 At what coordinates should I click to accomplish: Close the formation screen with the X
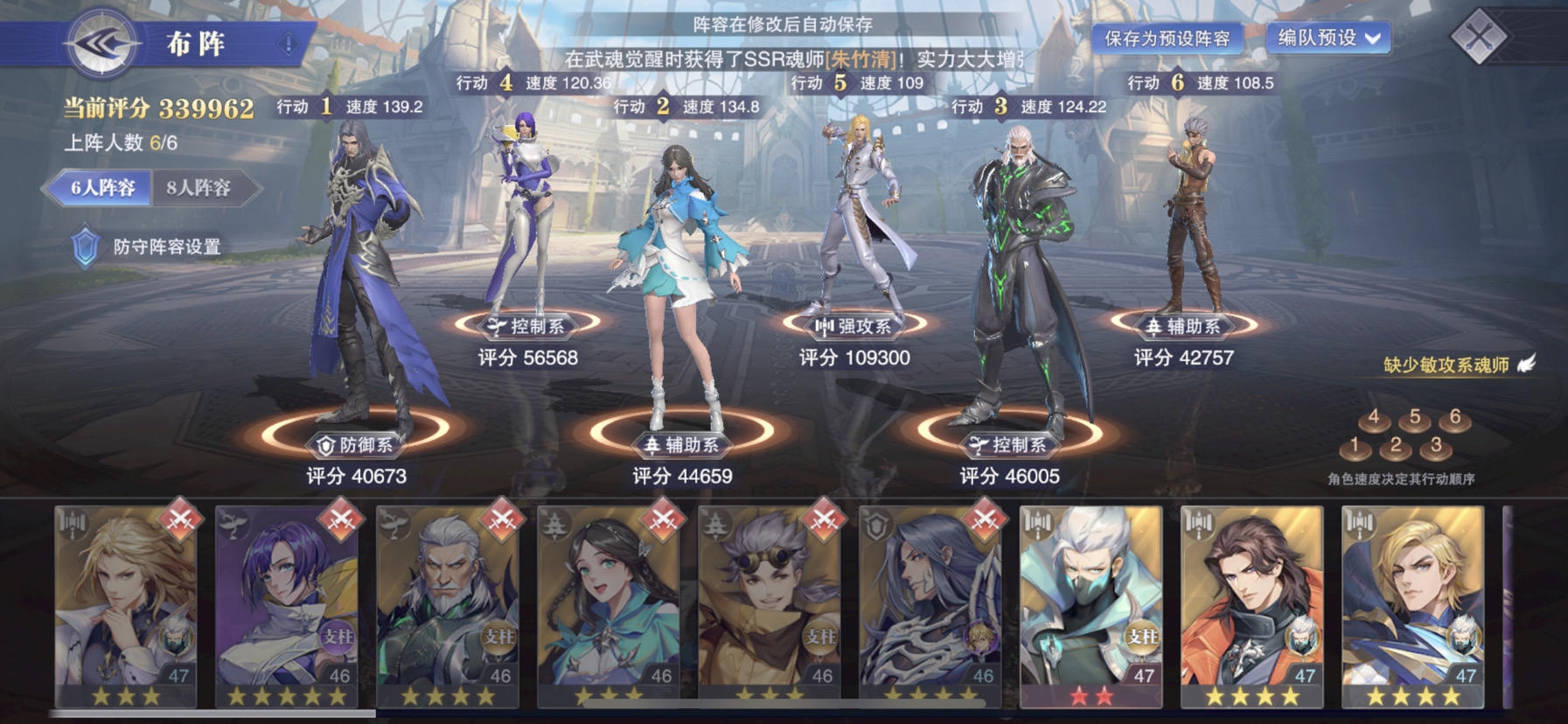point(1478,37)
